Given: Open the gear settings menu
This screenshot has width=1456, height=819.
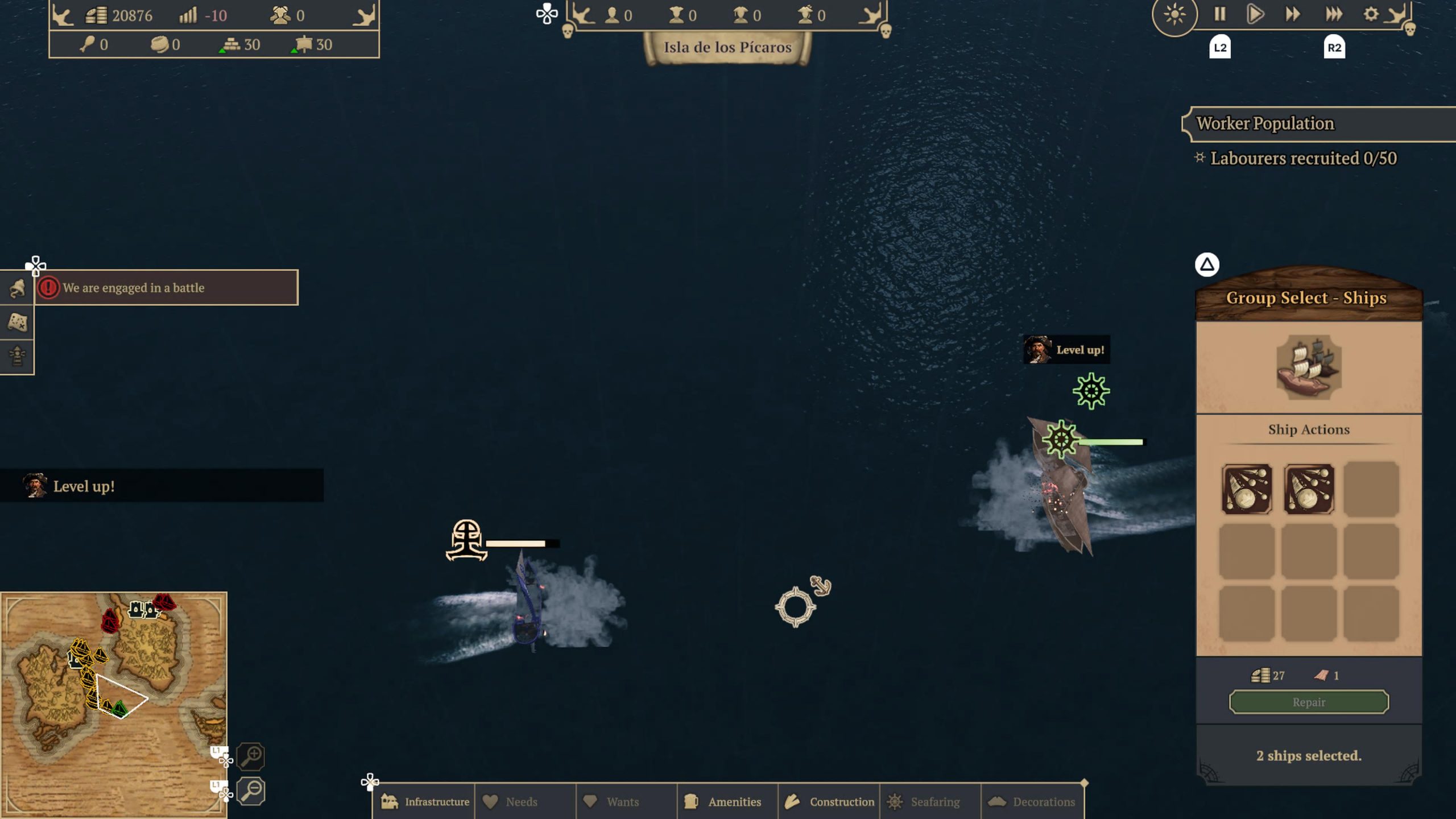Looking at the screenshot, I should 1371,14.
